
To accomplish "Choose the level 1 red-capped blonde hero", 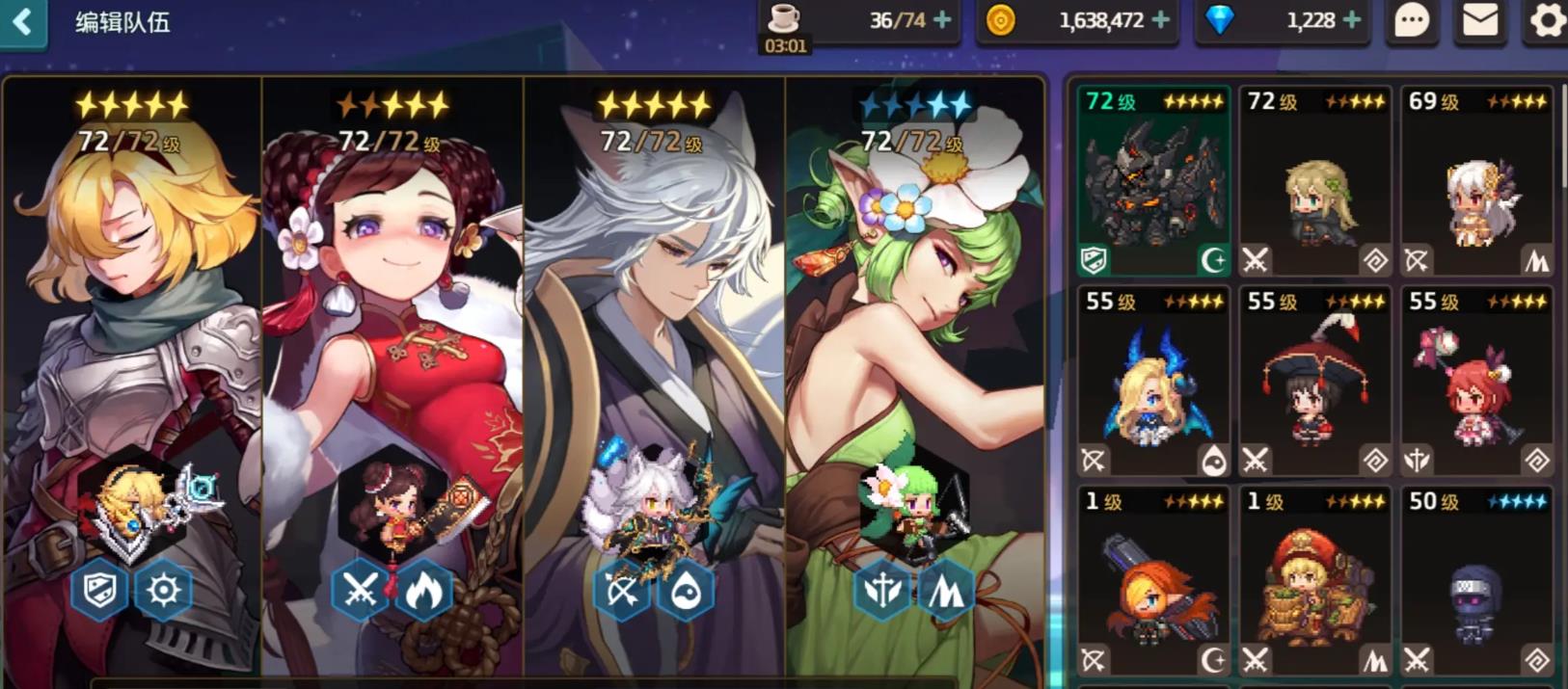I will point(1314,583).
